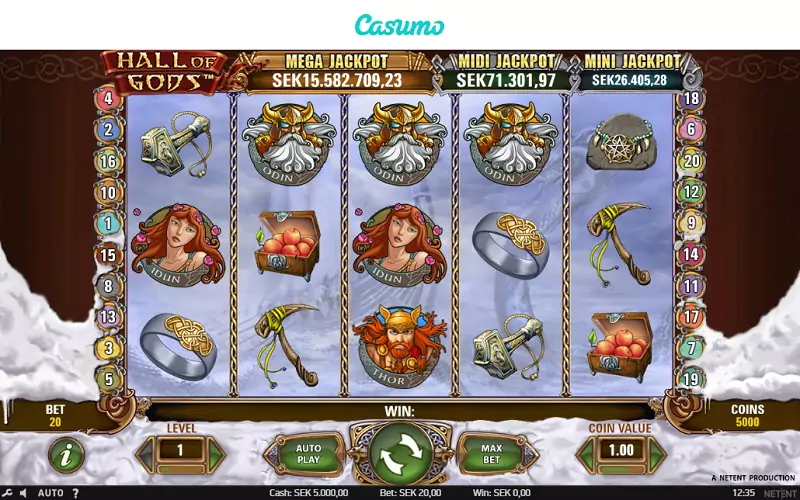Increase the bet level
This screenshot has height=500, width=800.
coord(215,452)
